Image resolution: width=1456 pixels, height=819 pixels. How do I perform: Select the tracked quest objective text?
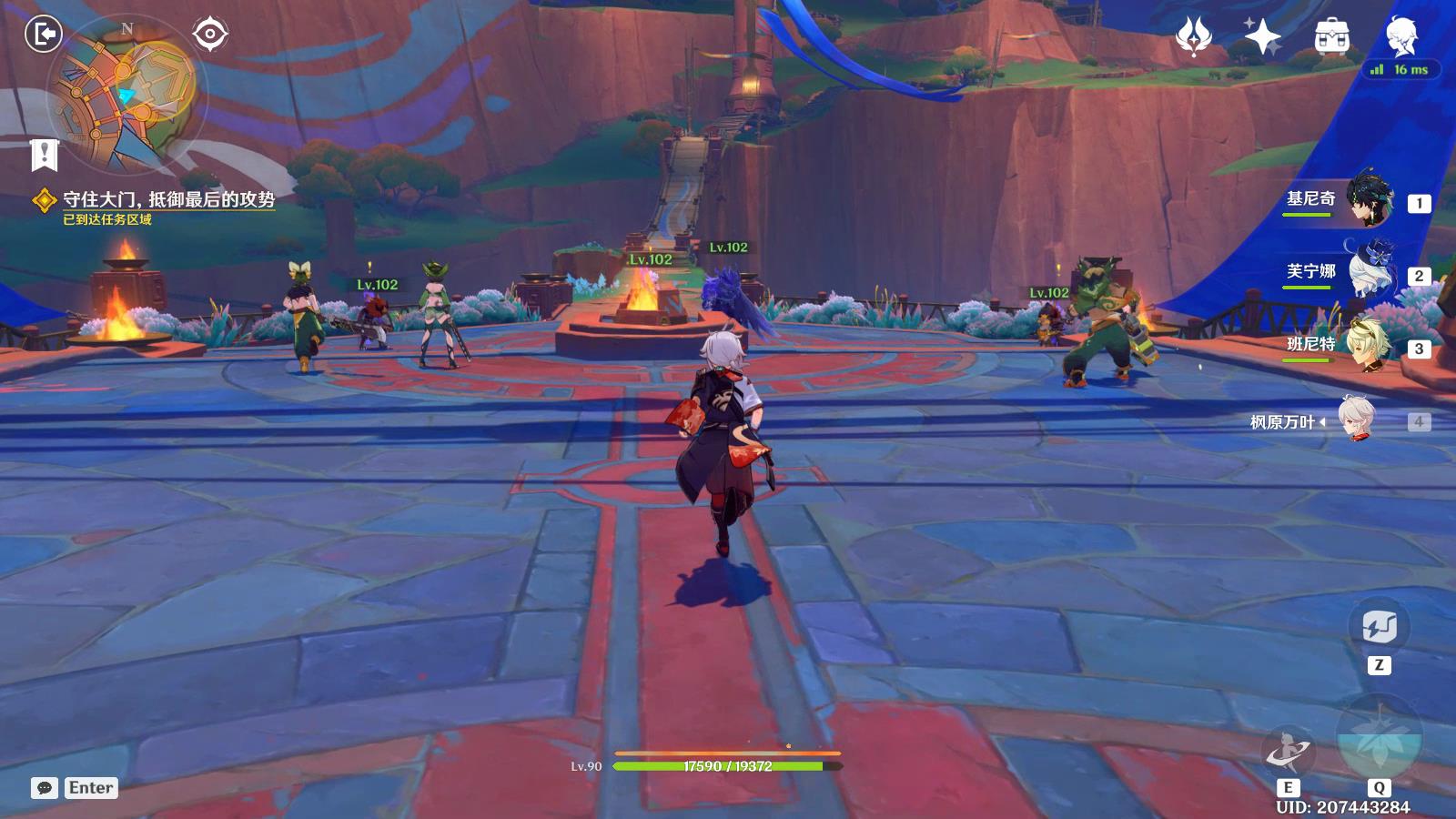click(168, 200)
